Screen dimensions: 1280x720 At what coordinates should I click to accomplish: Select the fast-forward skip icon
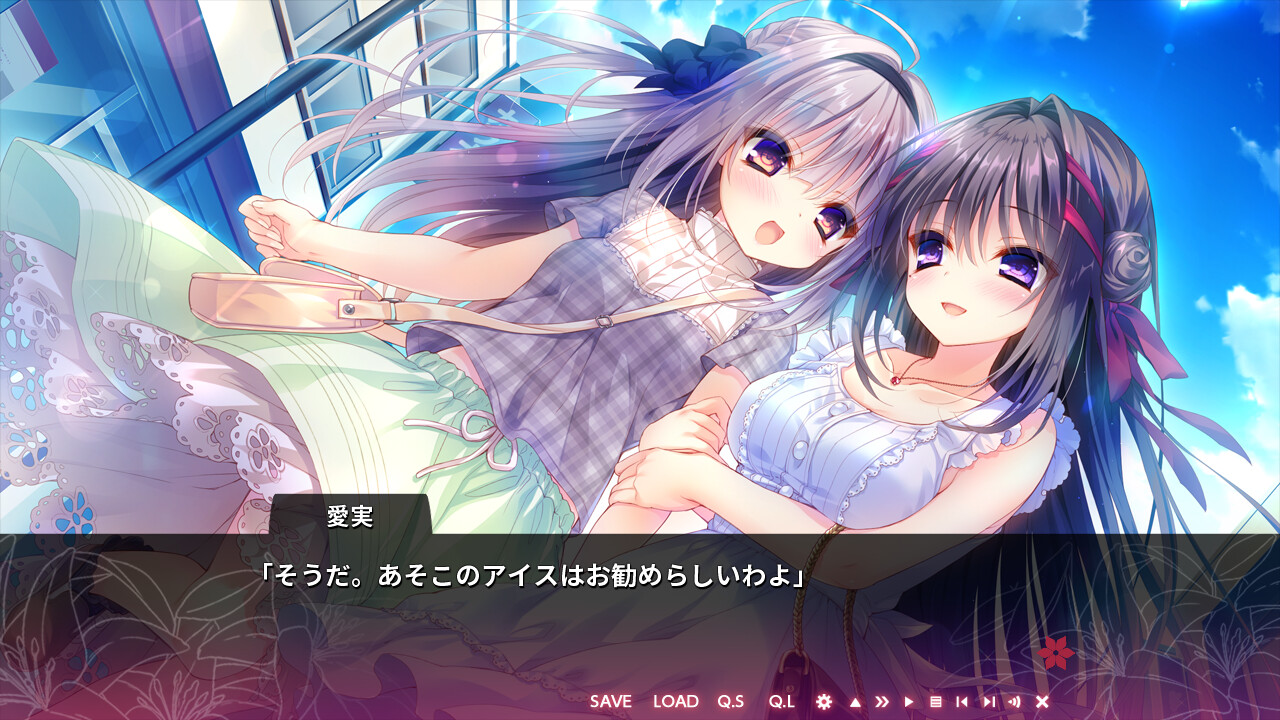click(881, 702)
